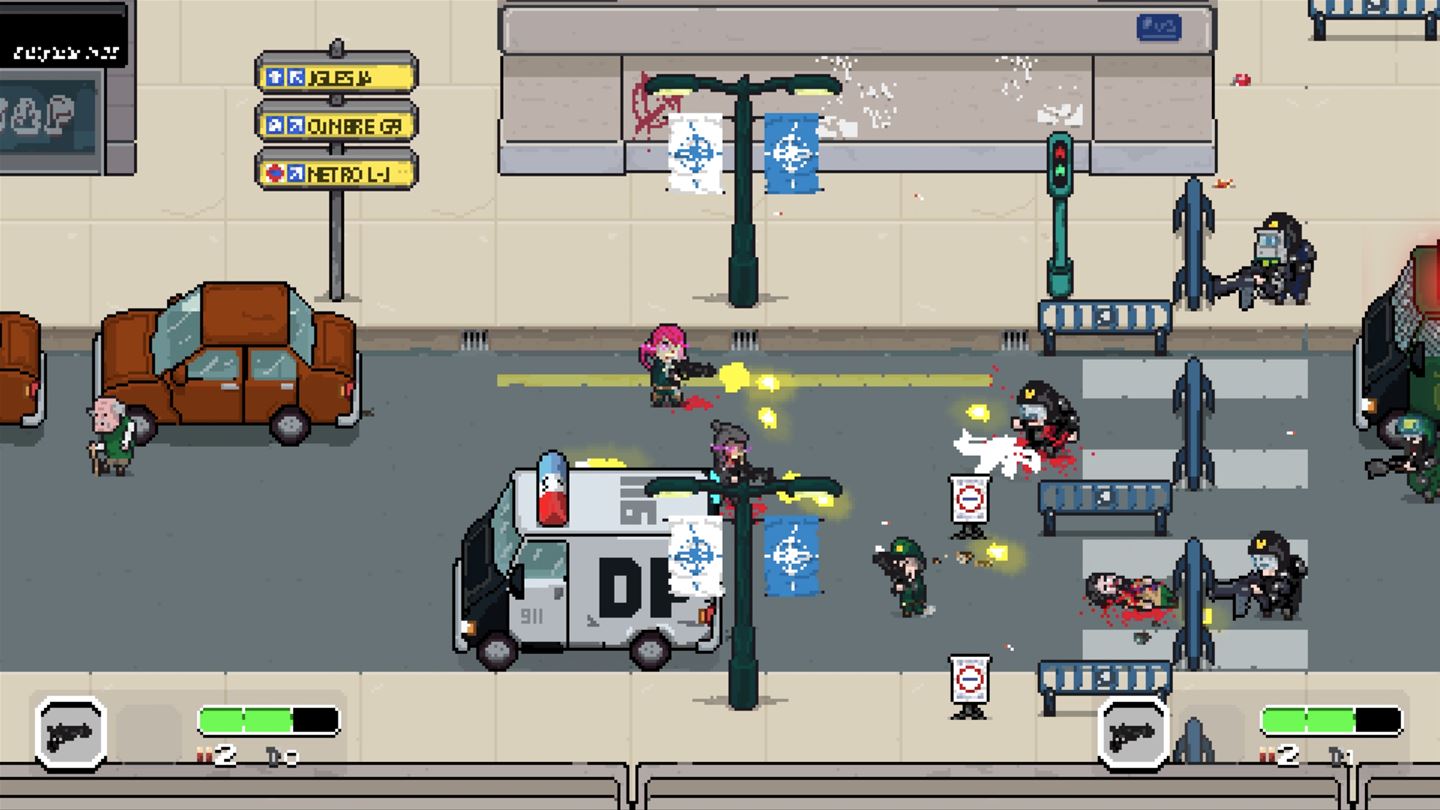
Task: Click the lower no-parking placard below the bench
Action: pos(968,678)
